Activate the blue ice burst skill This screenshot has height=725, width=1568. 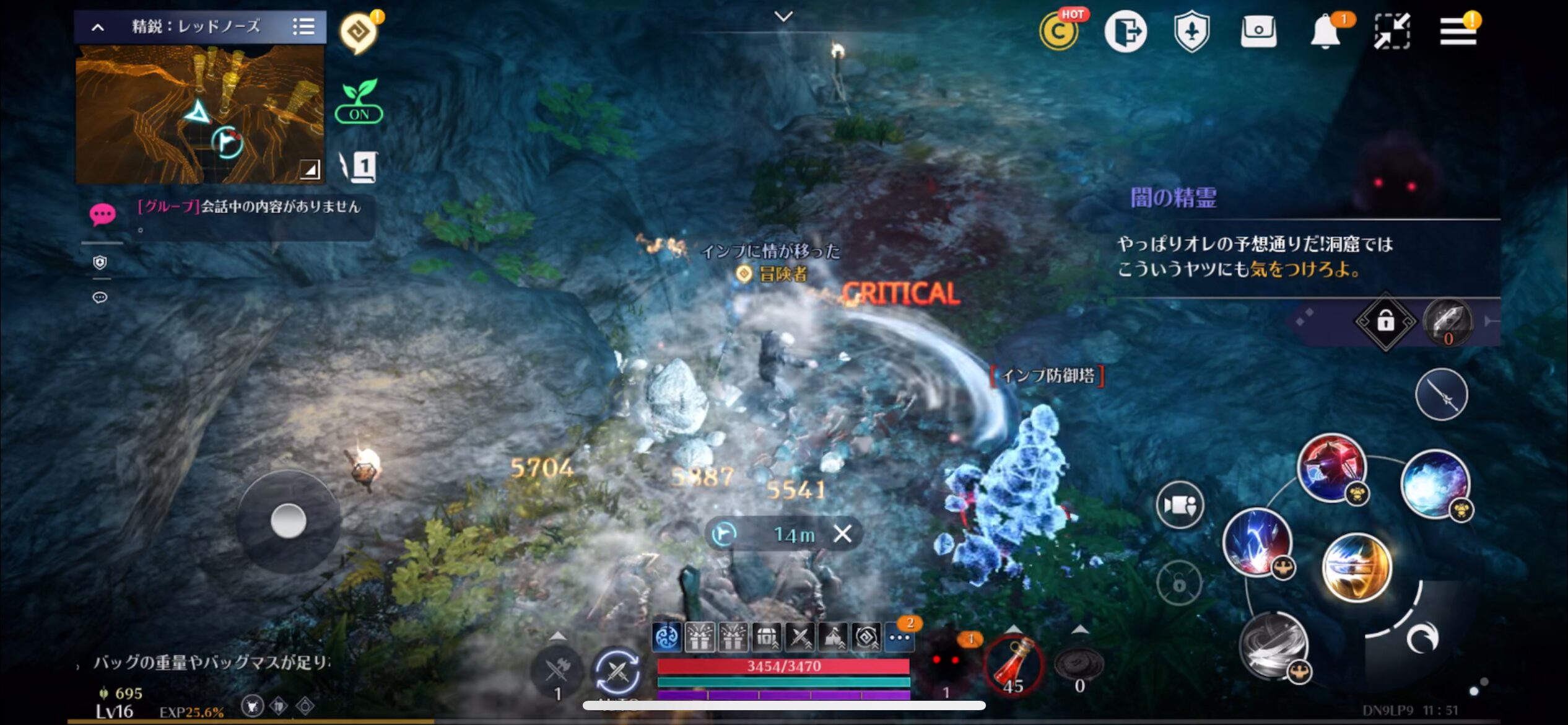coord(1434,483)
